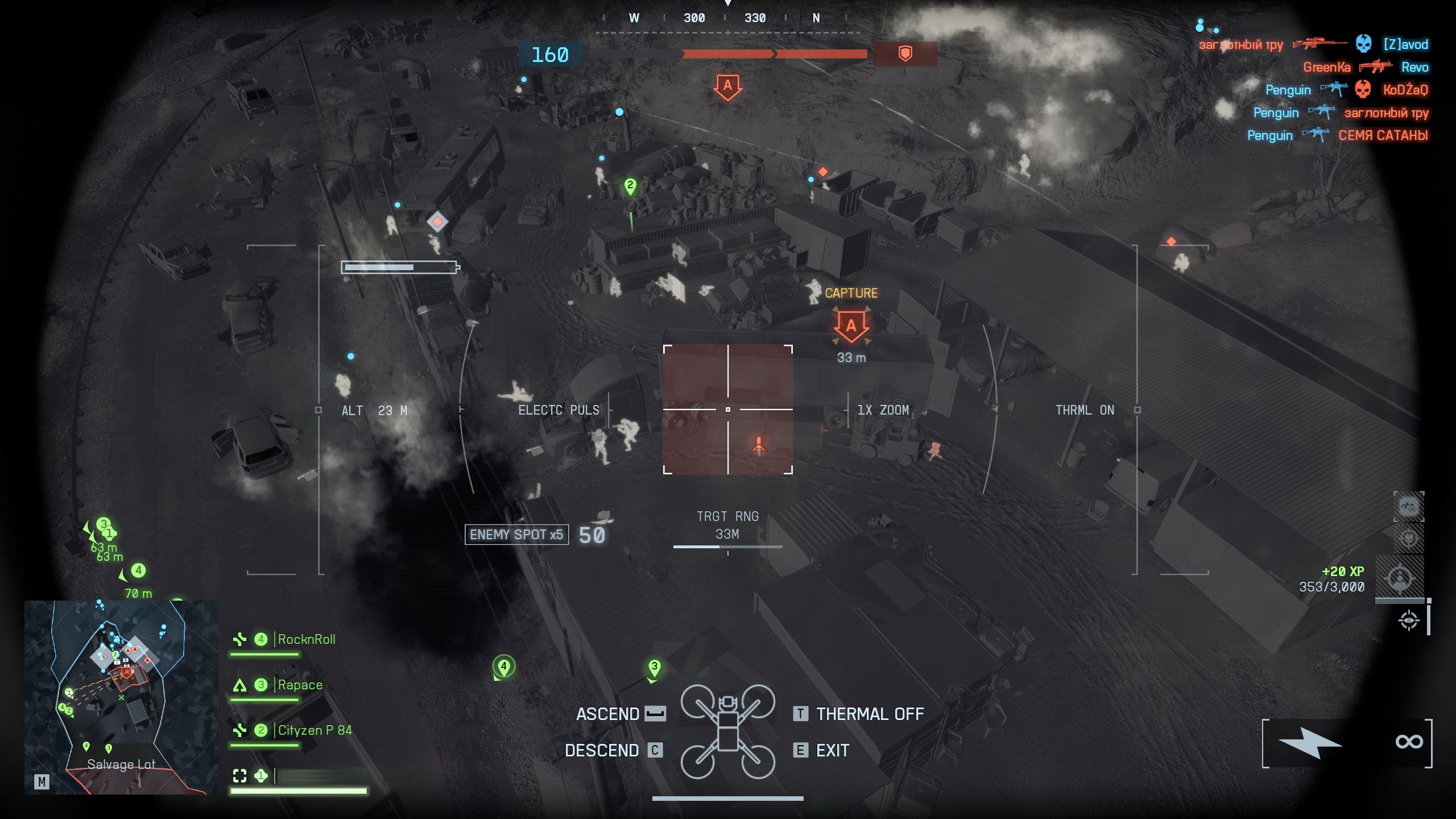Select squad member Rapace in squad list
Screen dimensions: 1456x819
point(300,685)
